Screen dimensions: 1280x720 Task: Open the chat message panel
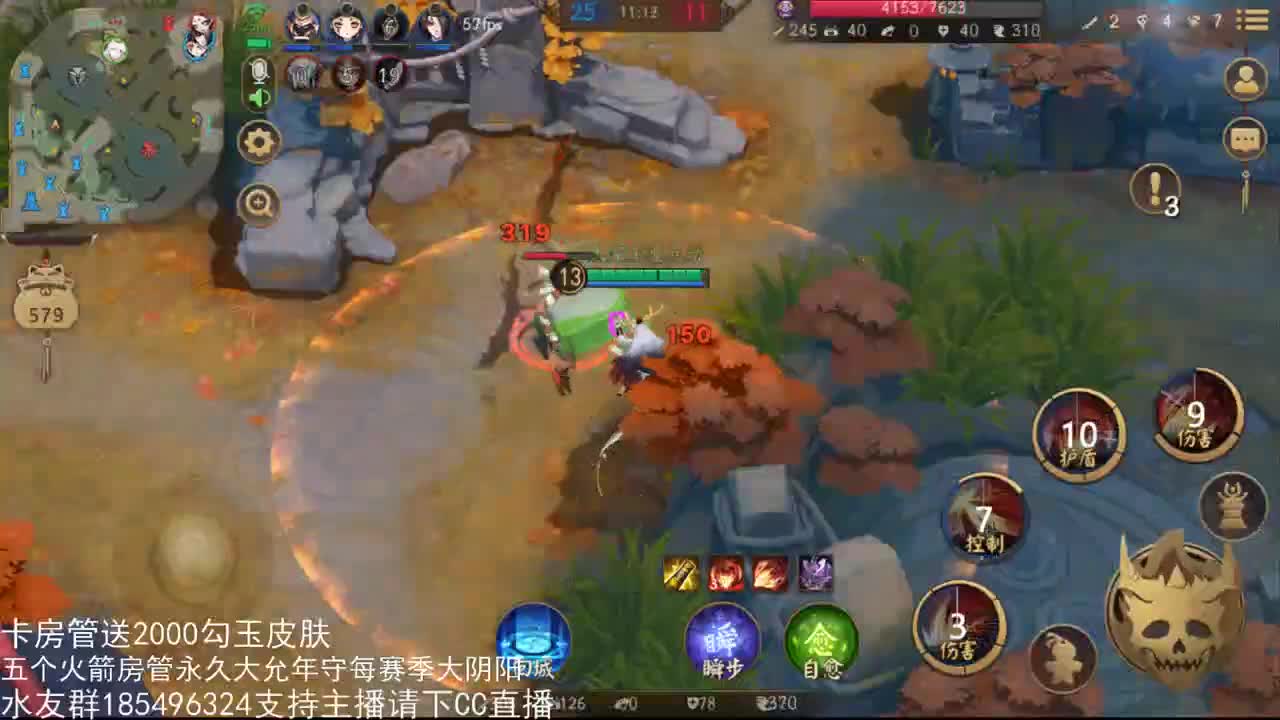pyautogui.click(x=1243, y=138)
